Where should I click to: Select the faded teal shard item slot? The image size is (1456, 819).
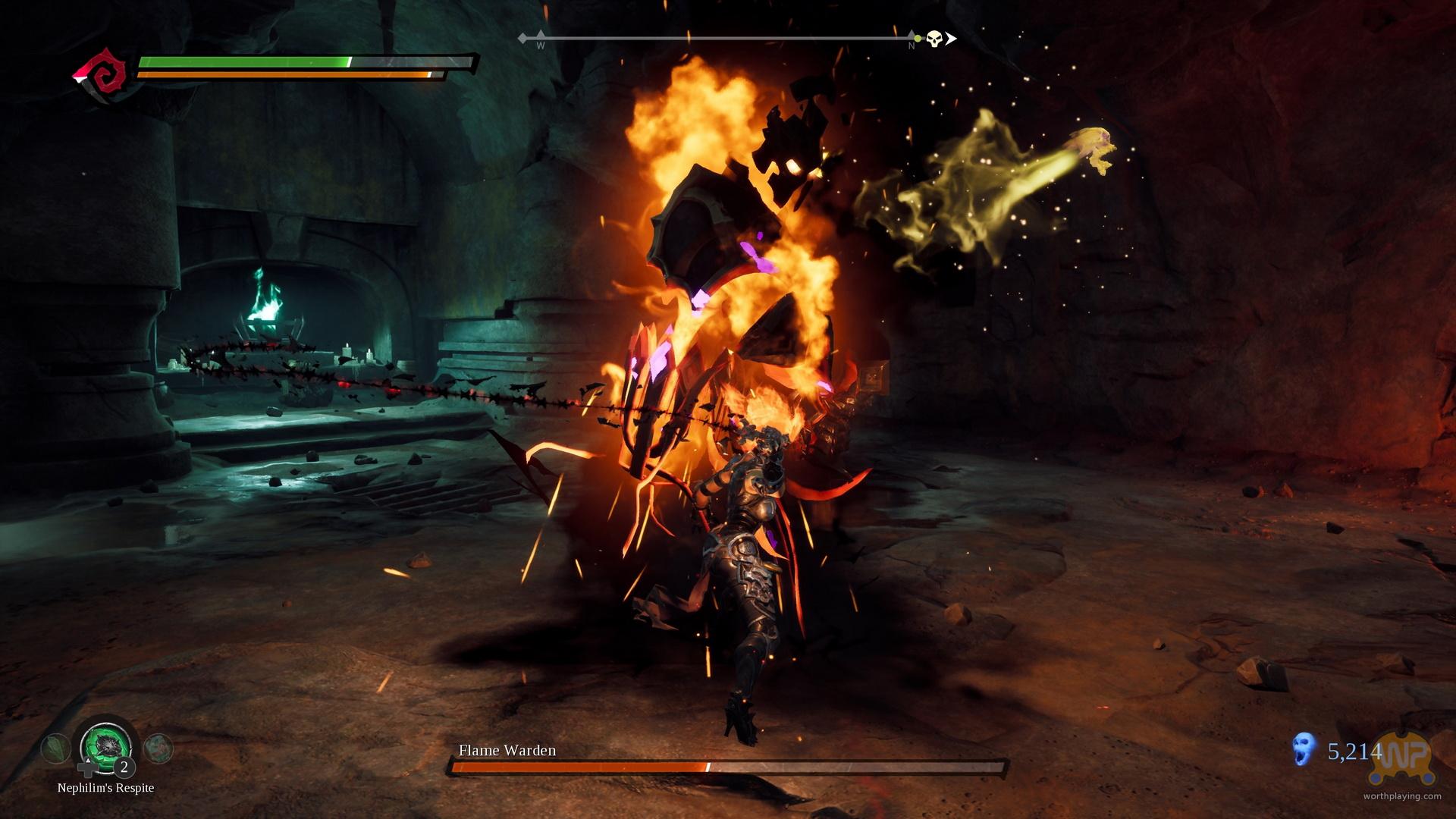click(158, 748)
